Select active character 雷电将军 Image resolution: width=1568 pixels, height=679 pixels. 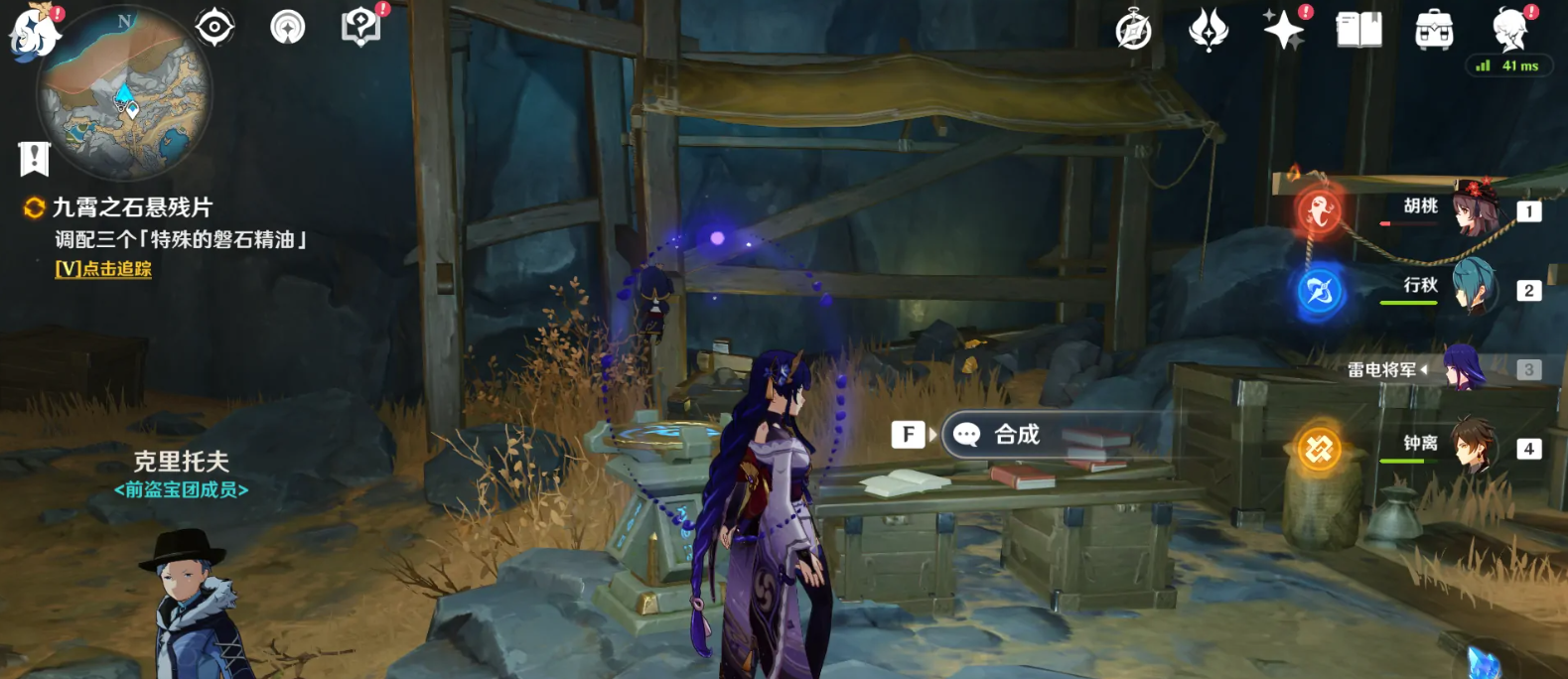1463,369
